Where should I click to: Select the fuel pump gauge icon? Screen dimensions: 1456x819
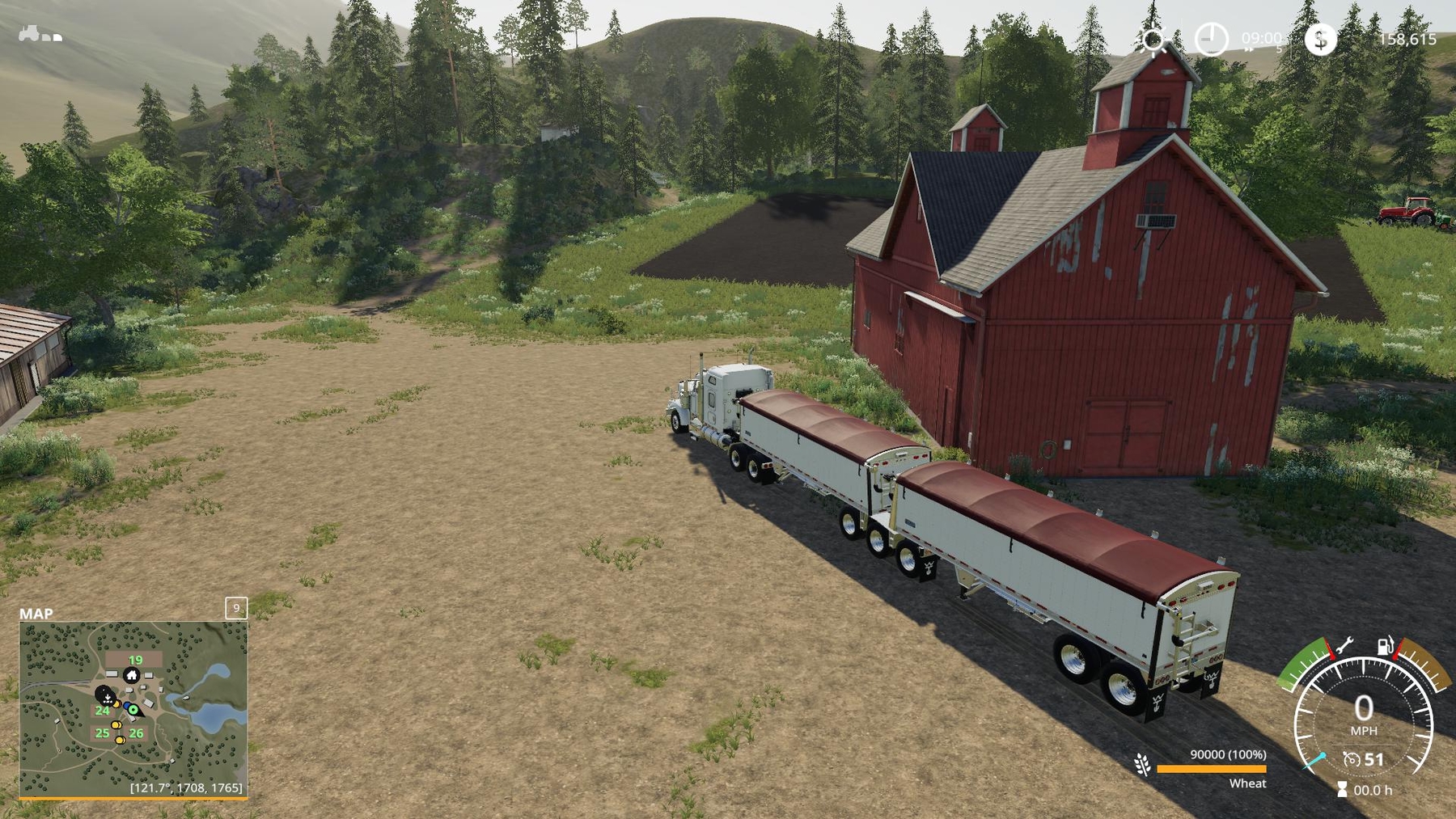(1386, 645)
